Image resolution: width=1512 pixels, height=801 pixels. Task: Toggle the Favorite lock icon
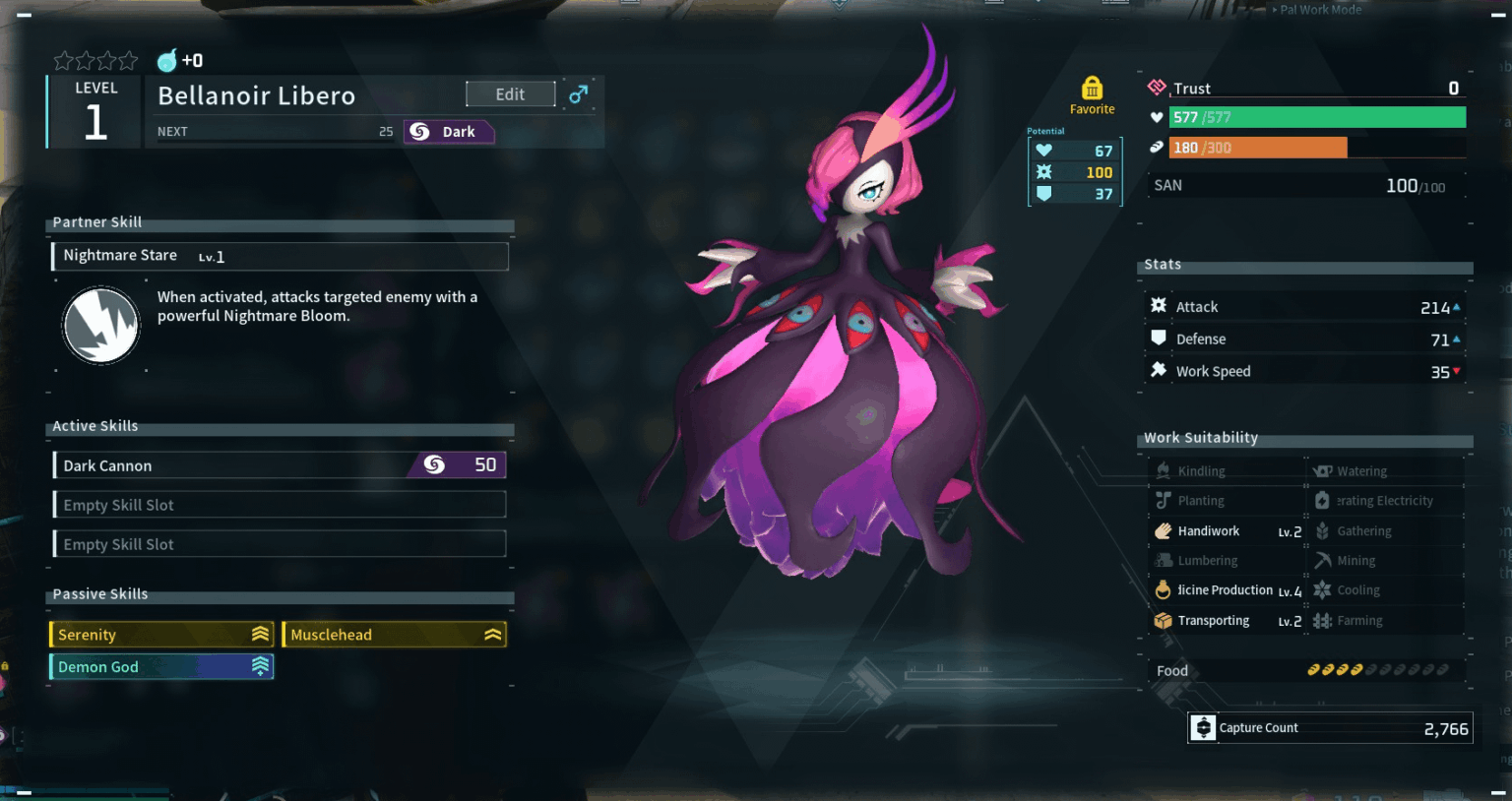coord(1092,89)
